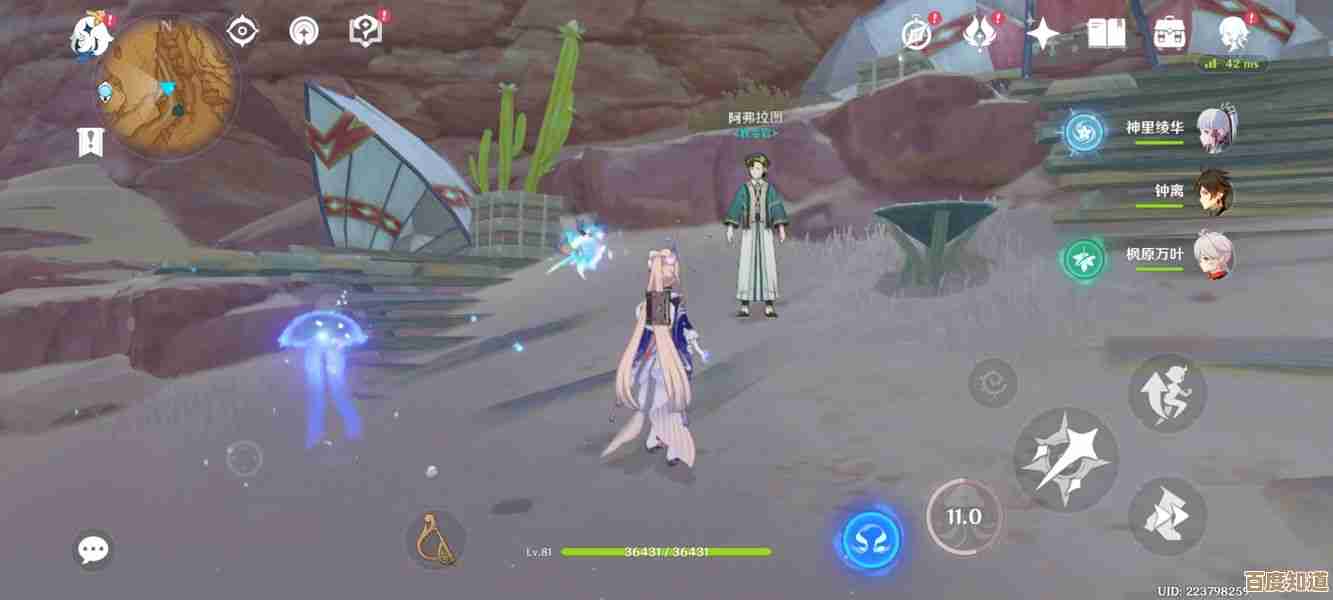Screen dimensions: 1333x600
Task: Open the winged battle pass icon
Action: click(x=980, y=34)
